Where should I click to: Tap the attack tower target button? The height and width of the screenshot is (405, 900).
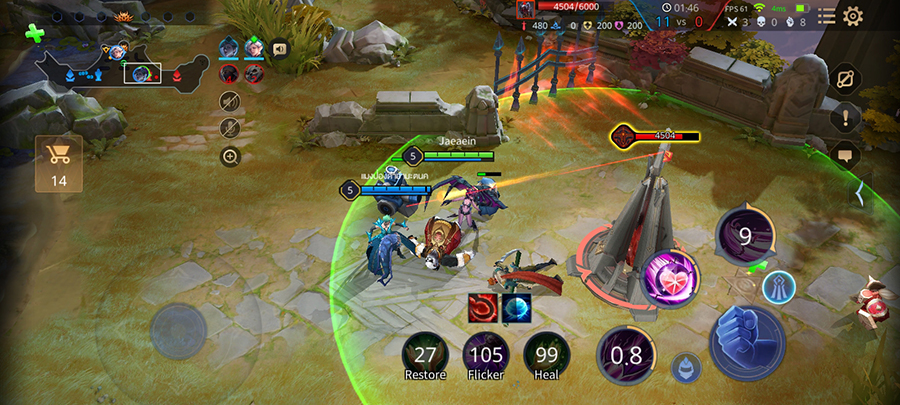(x=778, y=287)
